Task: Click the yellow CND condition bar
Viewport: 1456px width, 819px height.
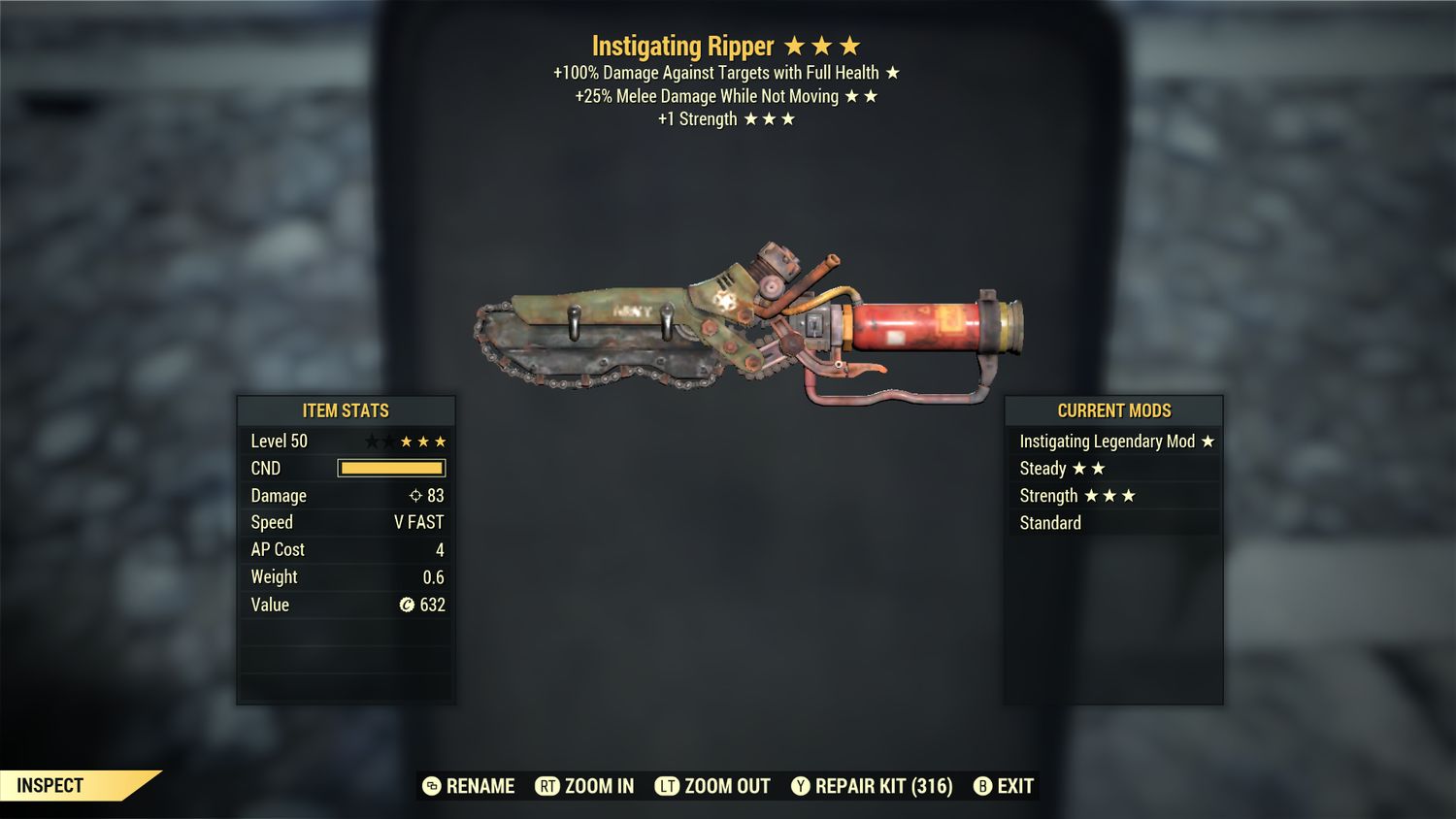Action: (x=391, y=468)
